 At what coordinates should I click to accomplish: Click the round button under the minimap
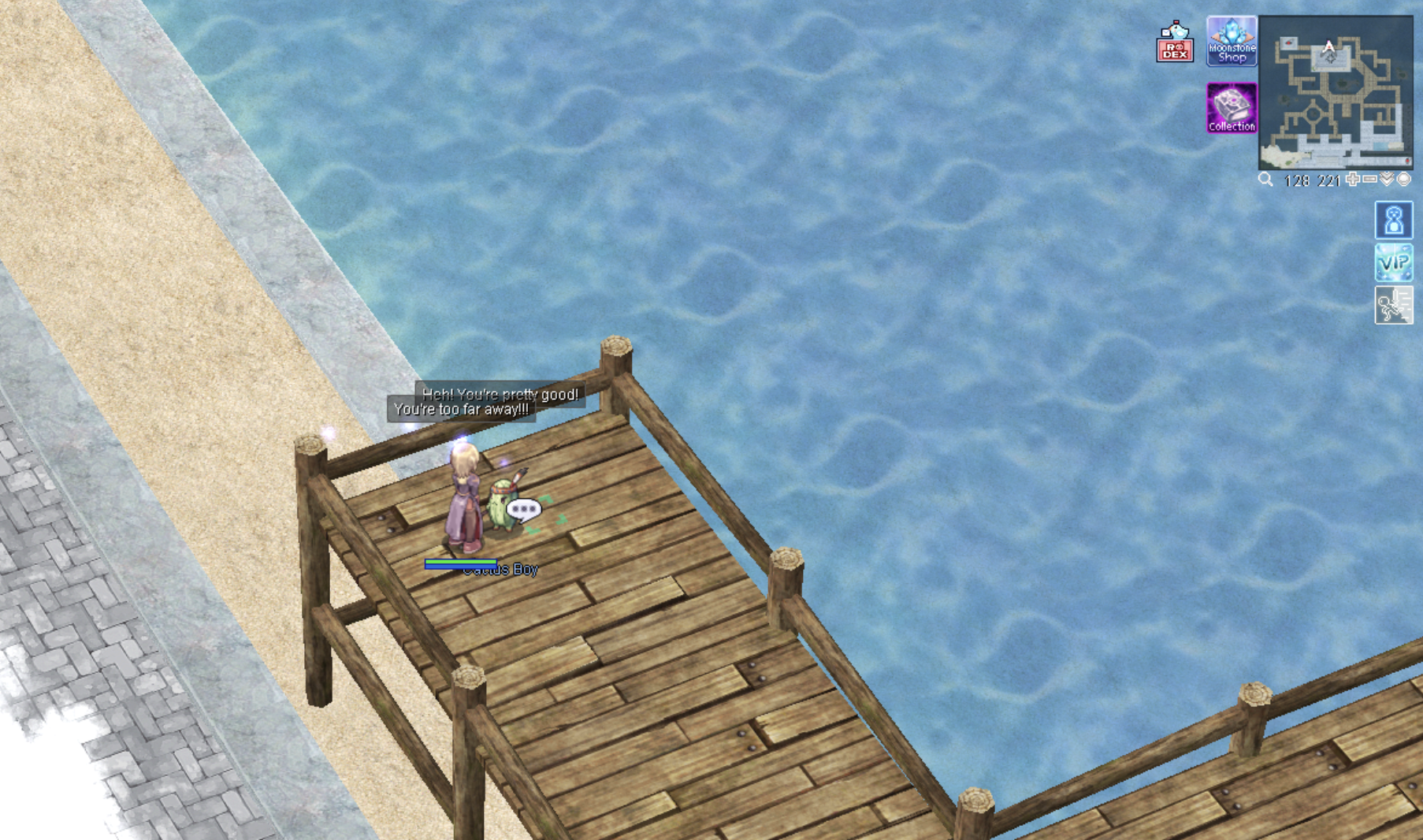click(x=1403, y=180)
